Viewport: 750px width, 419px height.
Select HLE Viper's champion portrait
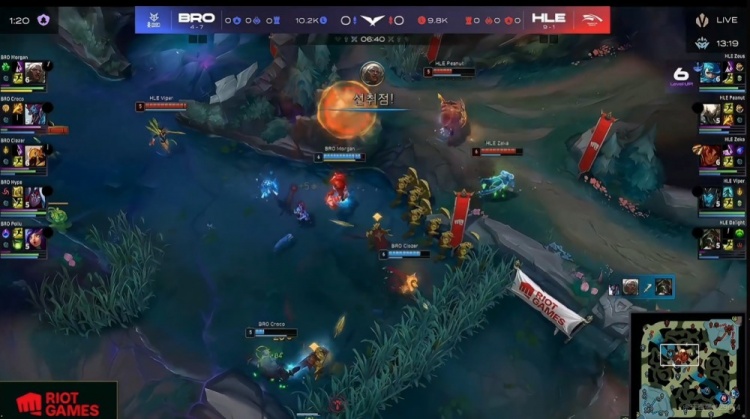[x=711, y=197]
